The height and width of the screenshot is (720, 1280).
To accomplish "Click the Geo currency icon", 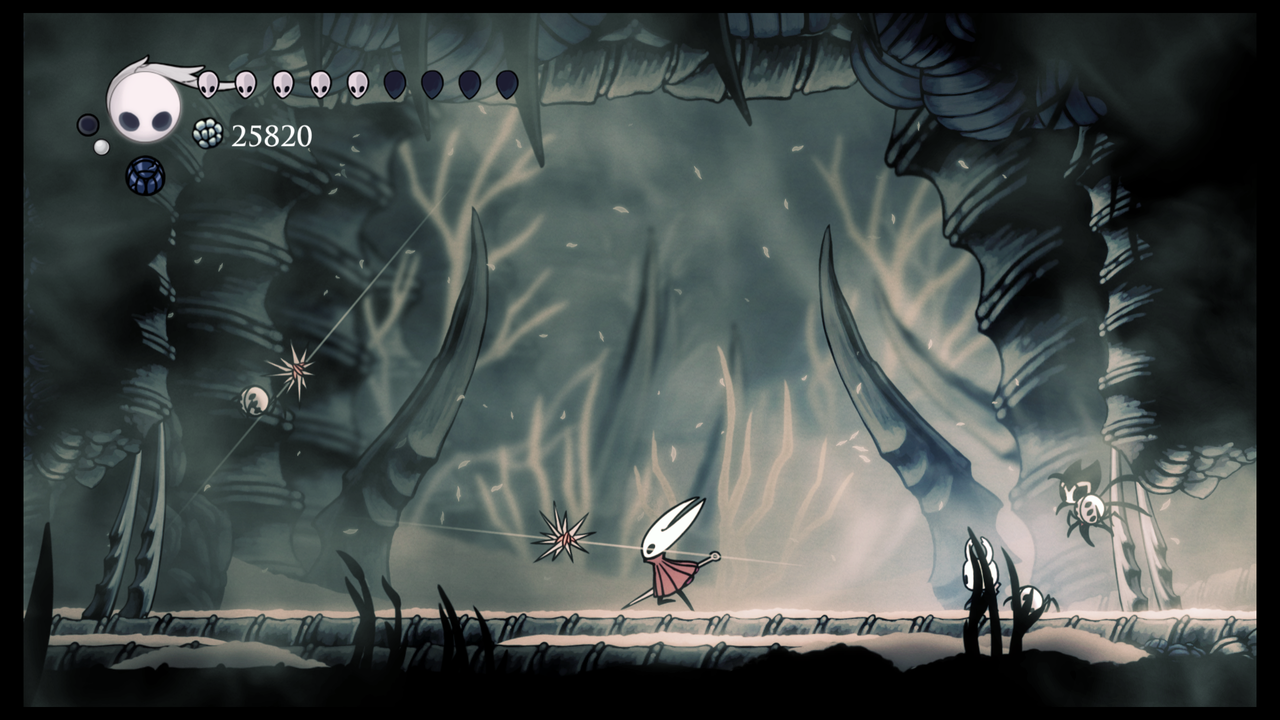I will pyautogui.click(x=207, y=134).
